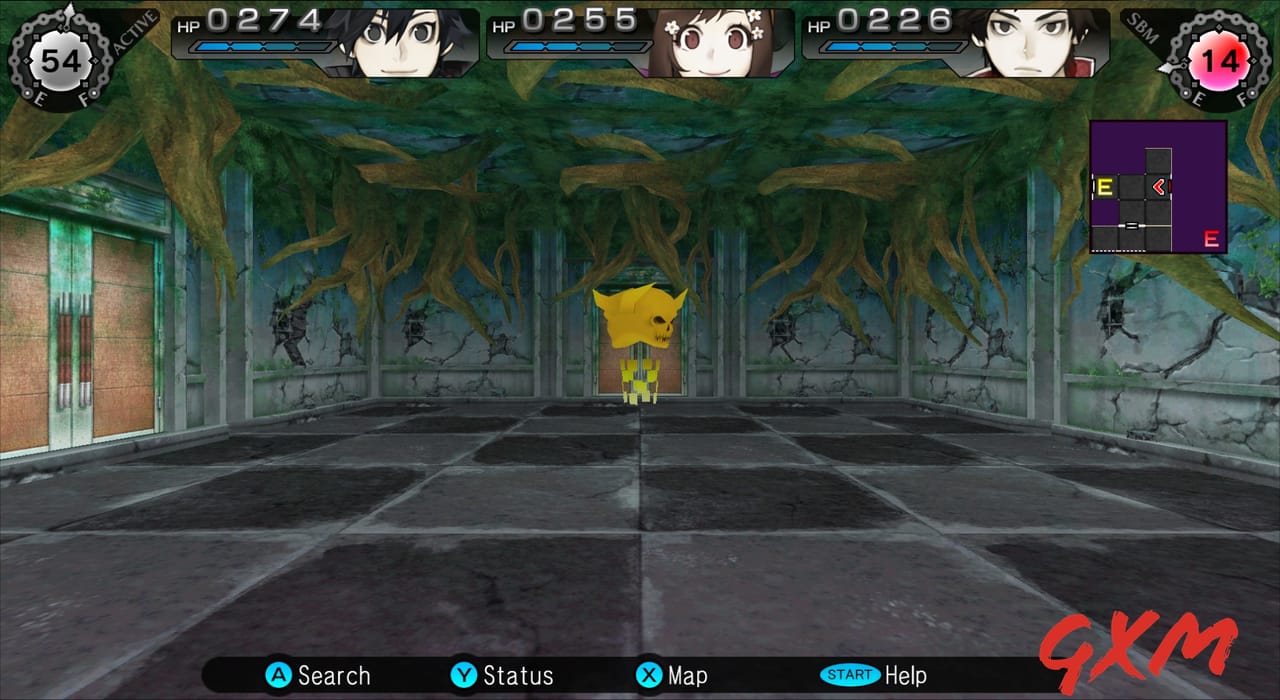The height and width of the screenshot is (700, 1280).
Task: Select the red E marker on minimap
Action: coord(1211,239)
